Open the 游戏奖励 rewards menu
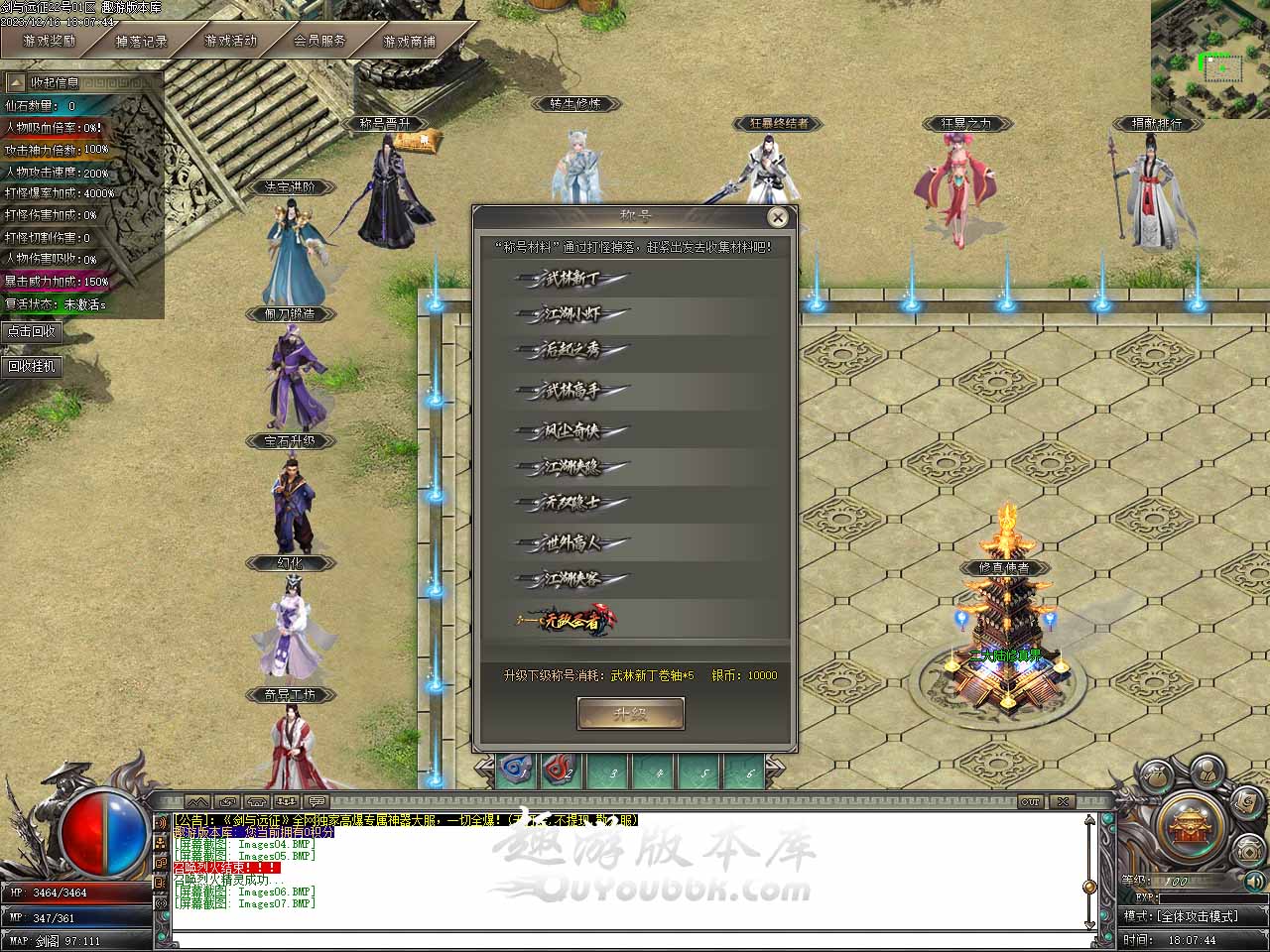This screenshot has width=1270, height=952. pyautogui.click(x=50, y=41)
